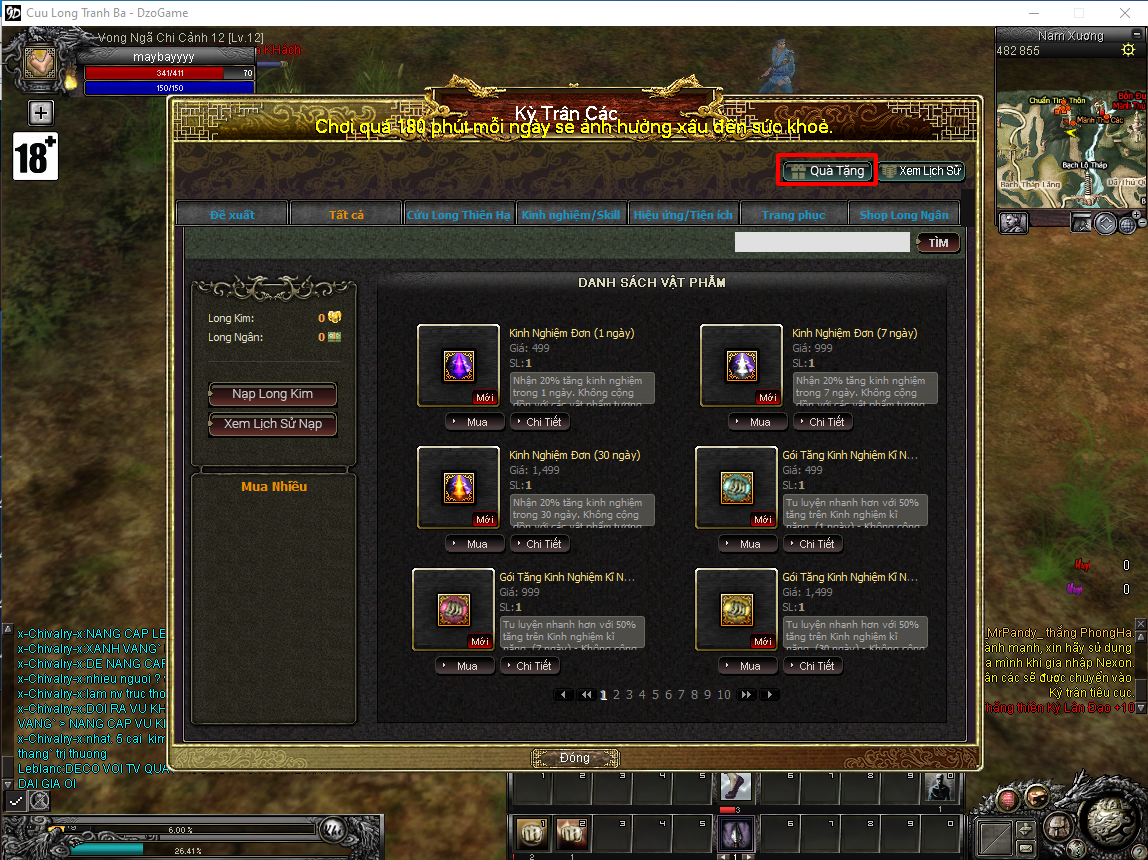1148x860 pixels.
Task: Open Xem Lịch Sử Nạp deposit history
Action: click(272, 424)
